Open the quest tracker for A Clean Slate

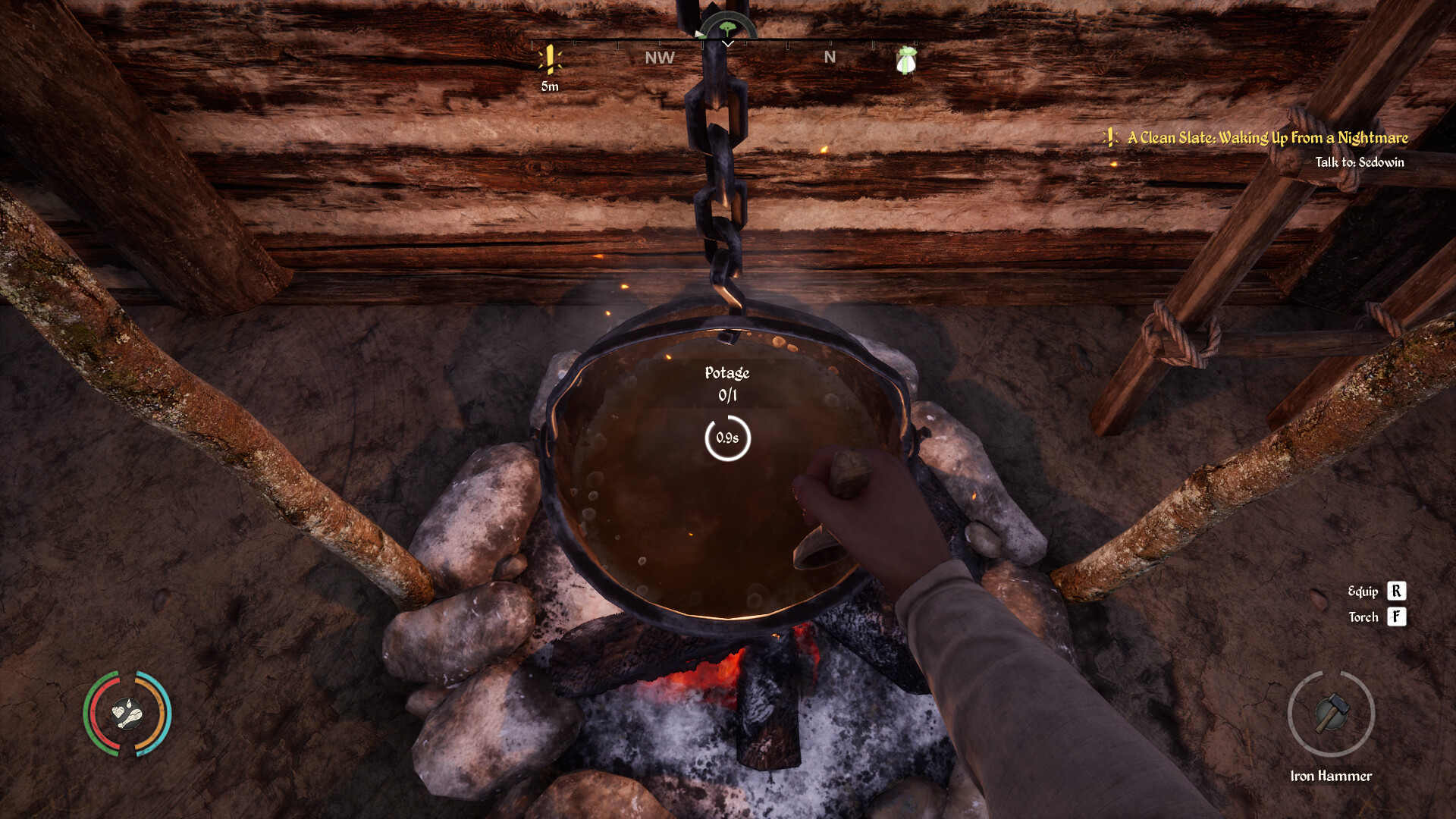[x=1266, y=138]
